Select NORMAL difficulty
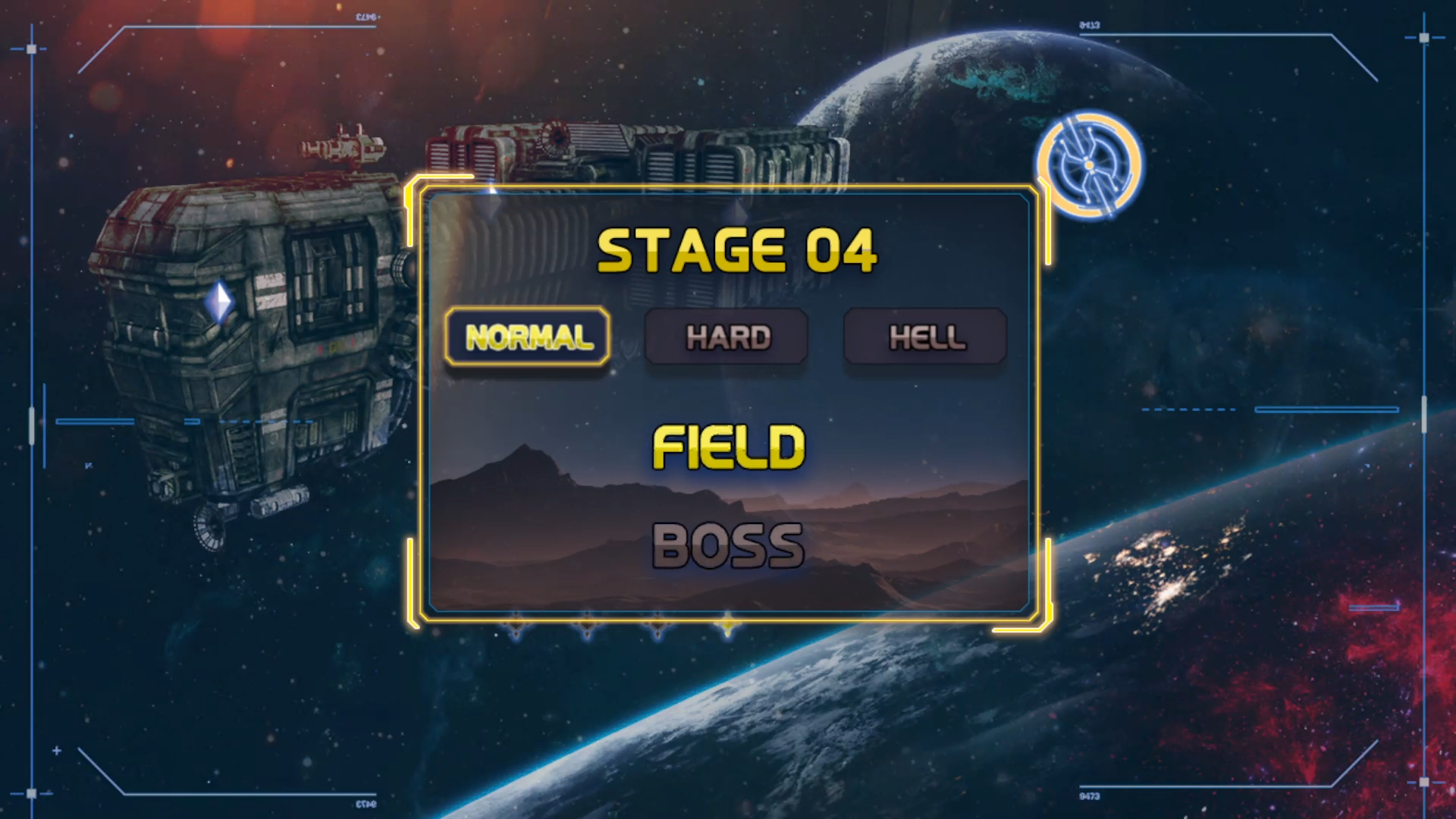This screenshot has width=1456, height=819. tap(528, 337)
